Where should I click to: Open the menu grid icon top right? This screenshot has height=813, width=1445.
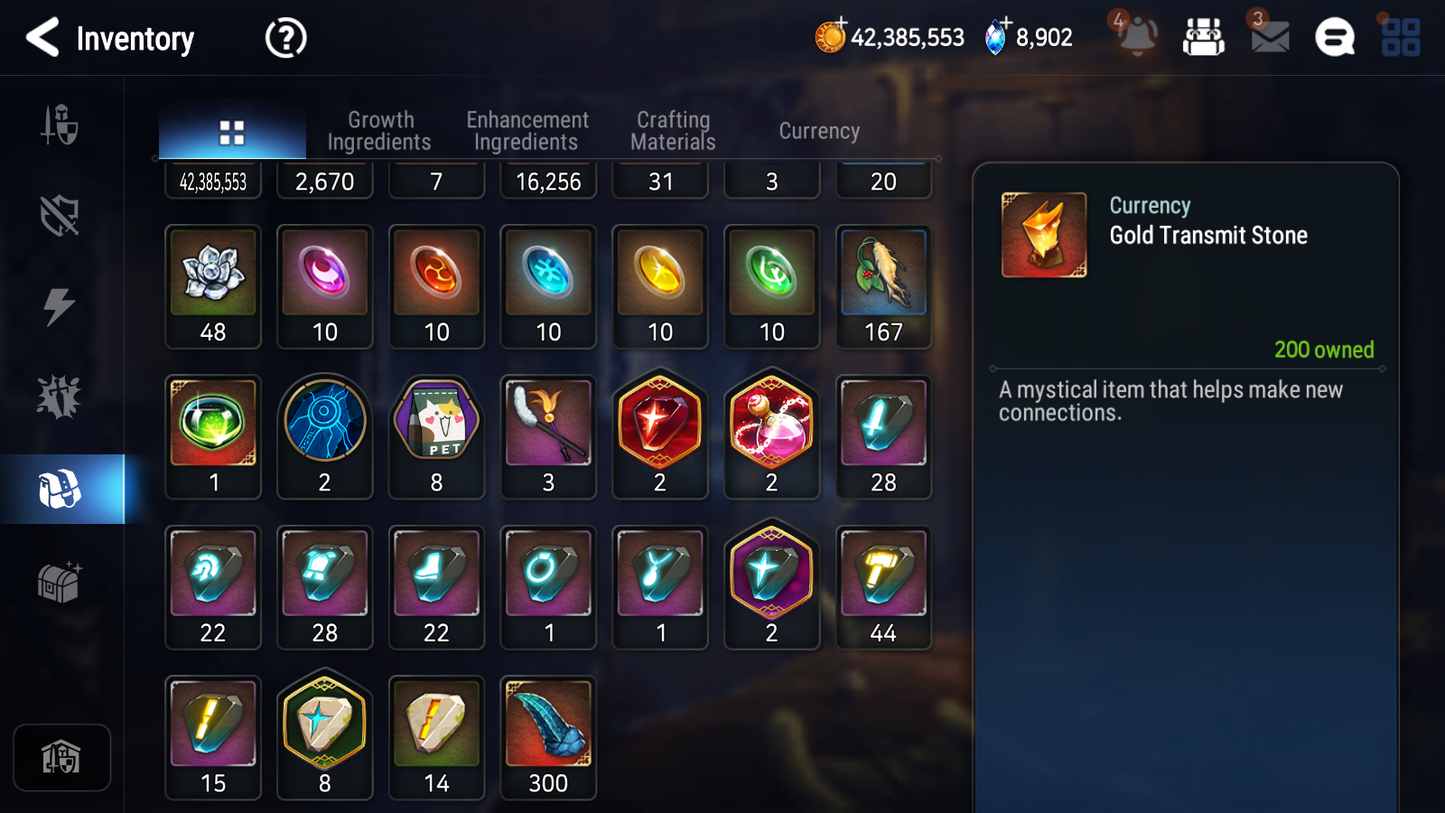(1399, 37)
